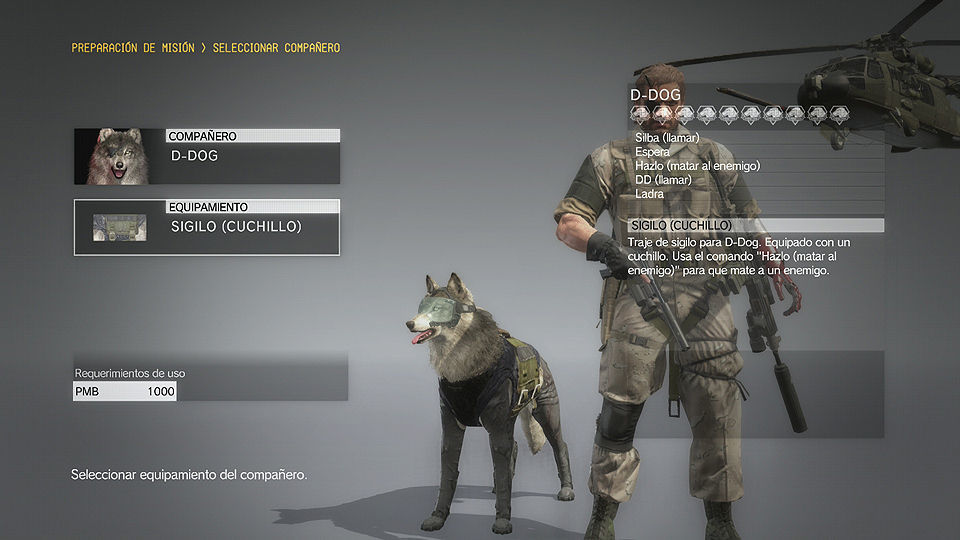
Task: Select the Espera command row
Action: click(x=653, y=152)
